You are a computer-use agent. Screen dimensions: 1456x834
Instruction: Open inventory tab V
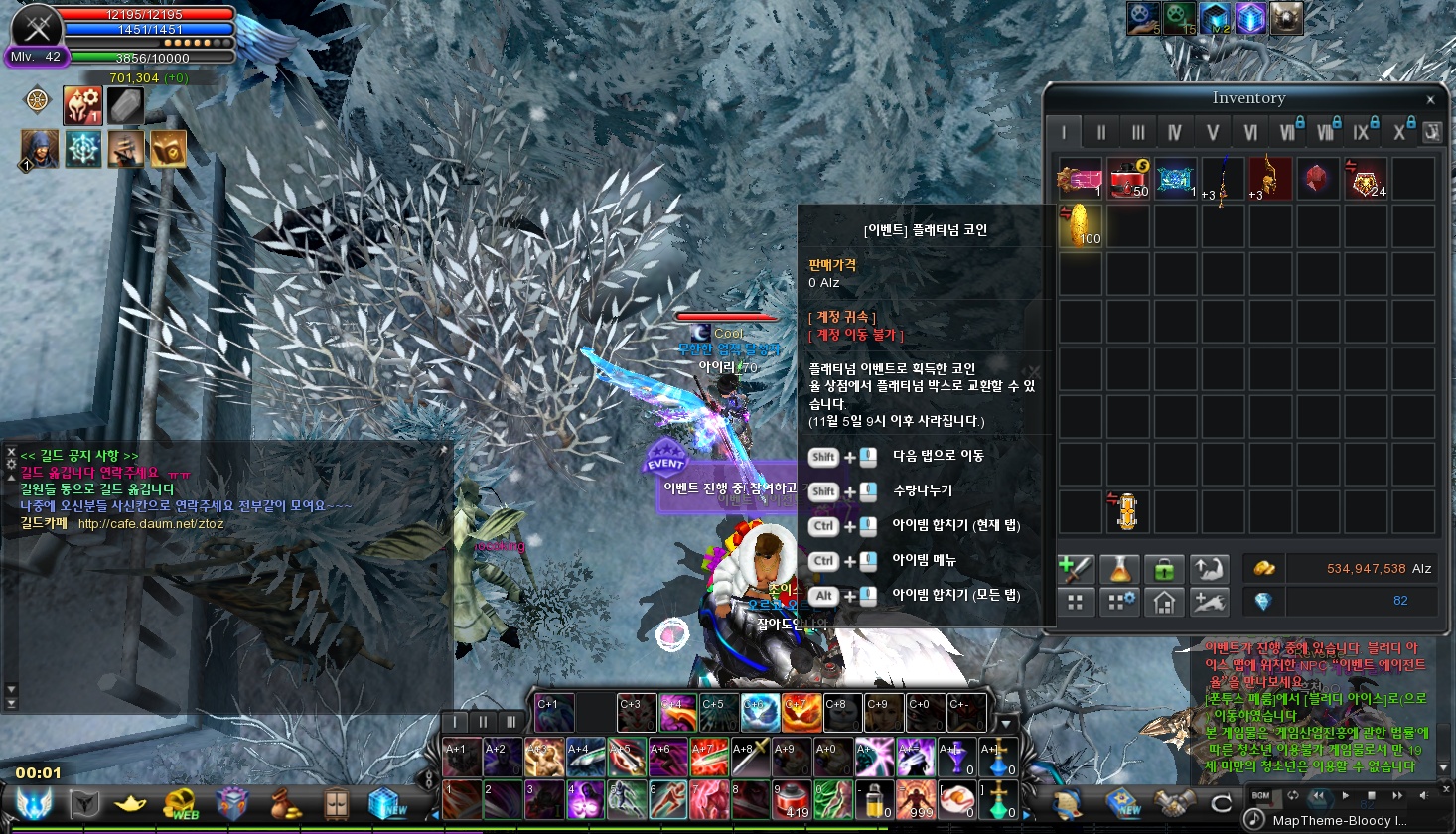[1212, 132]
